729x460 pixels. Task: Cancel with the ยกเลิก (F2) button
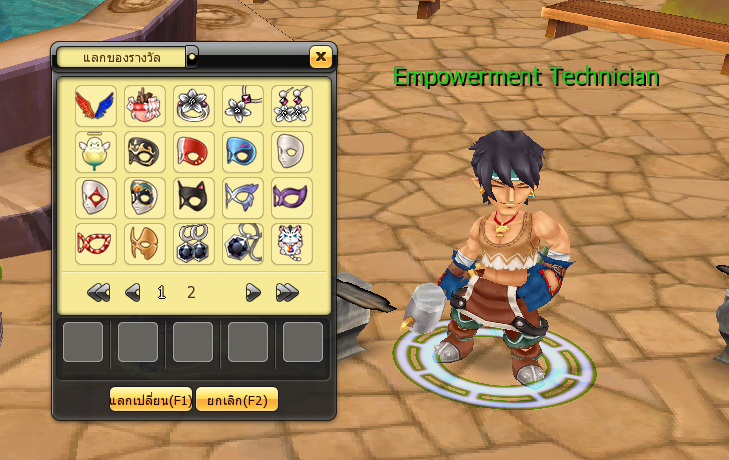[237, 400]
